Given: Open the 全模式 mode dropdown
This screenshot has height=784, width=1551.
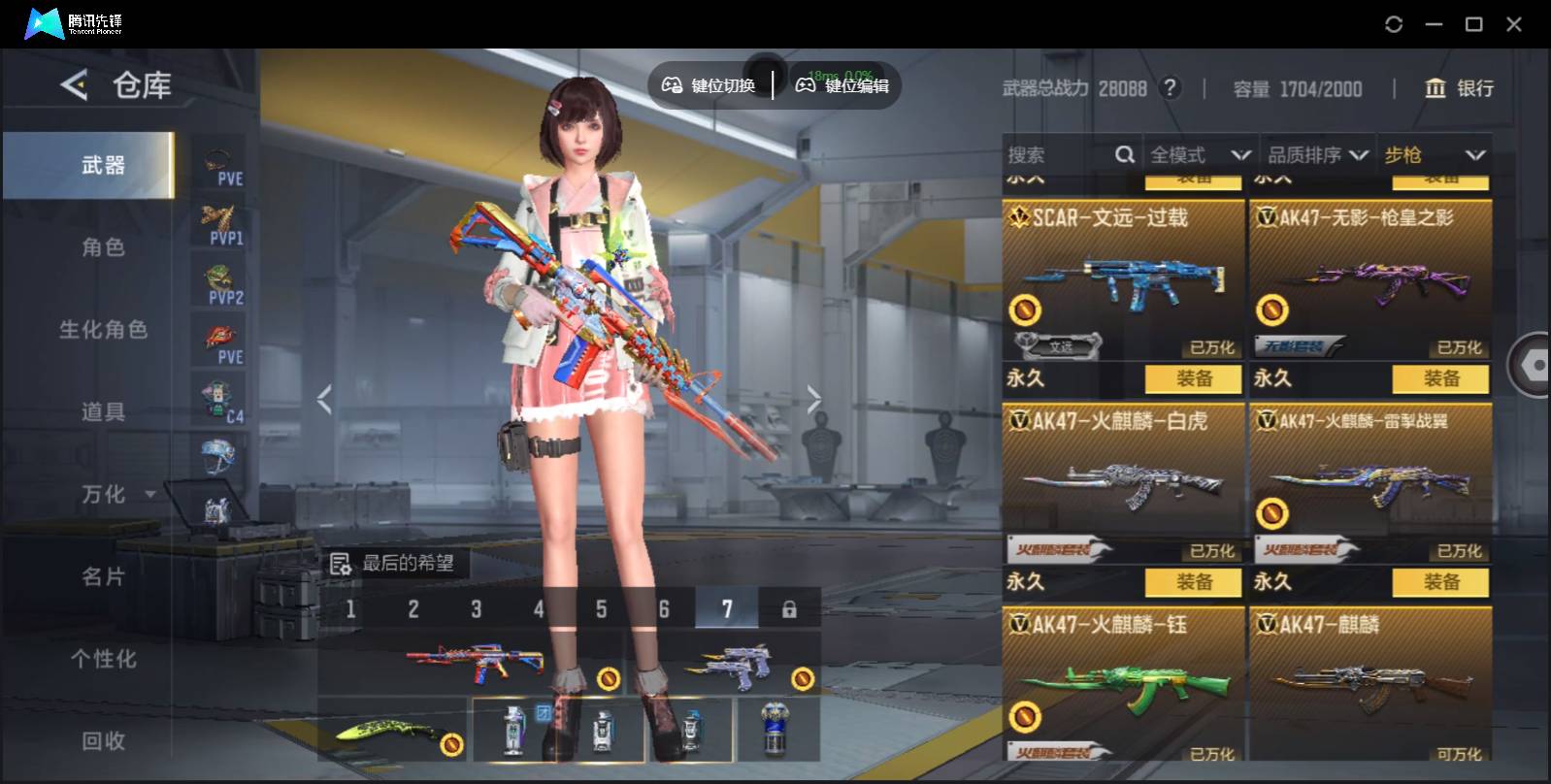Looking at the screenshot, I should pyautogui.click(x=1200, y=155).
